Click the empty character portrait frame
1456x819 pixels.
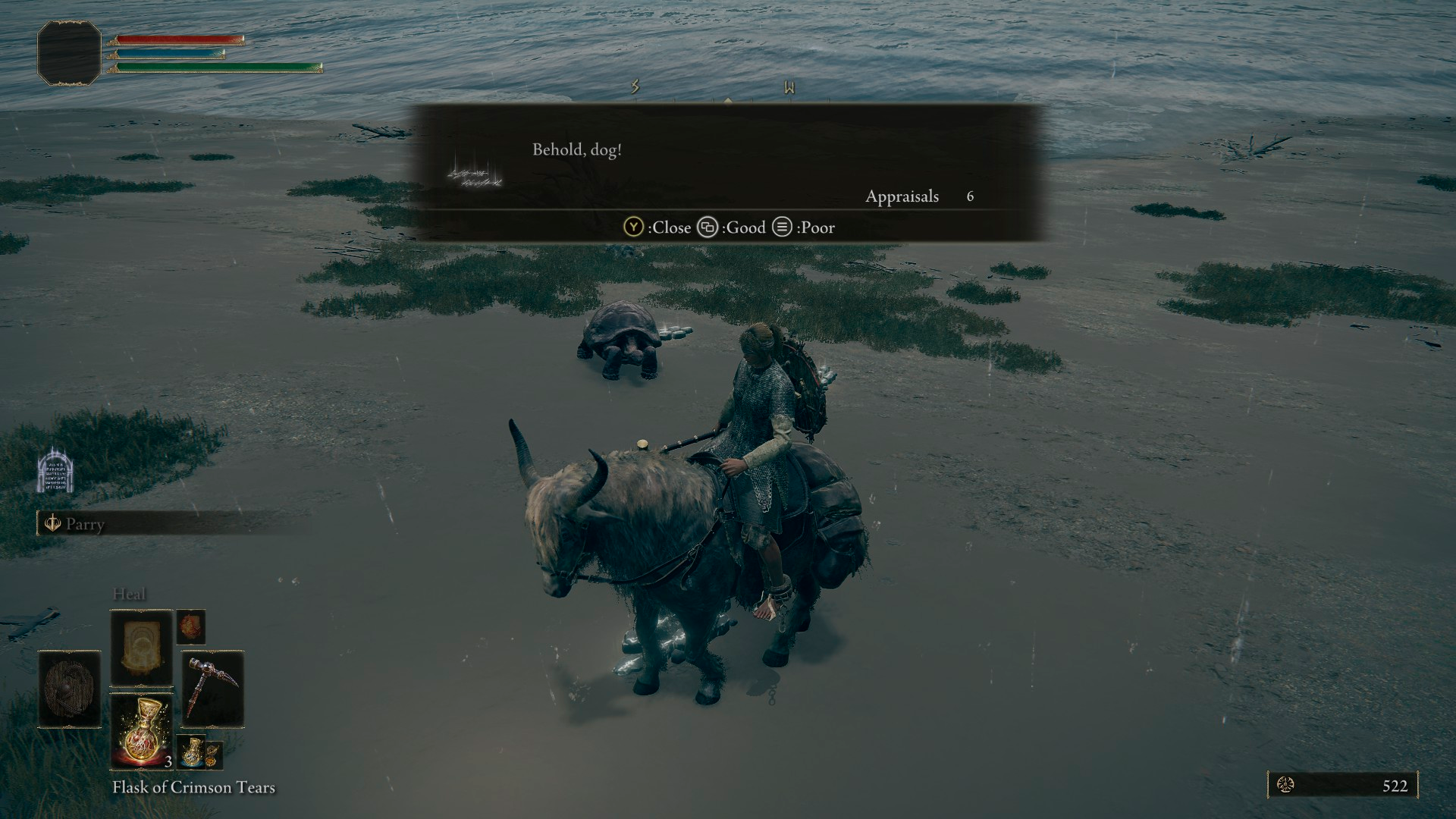point(69,52)
